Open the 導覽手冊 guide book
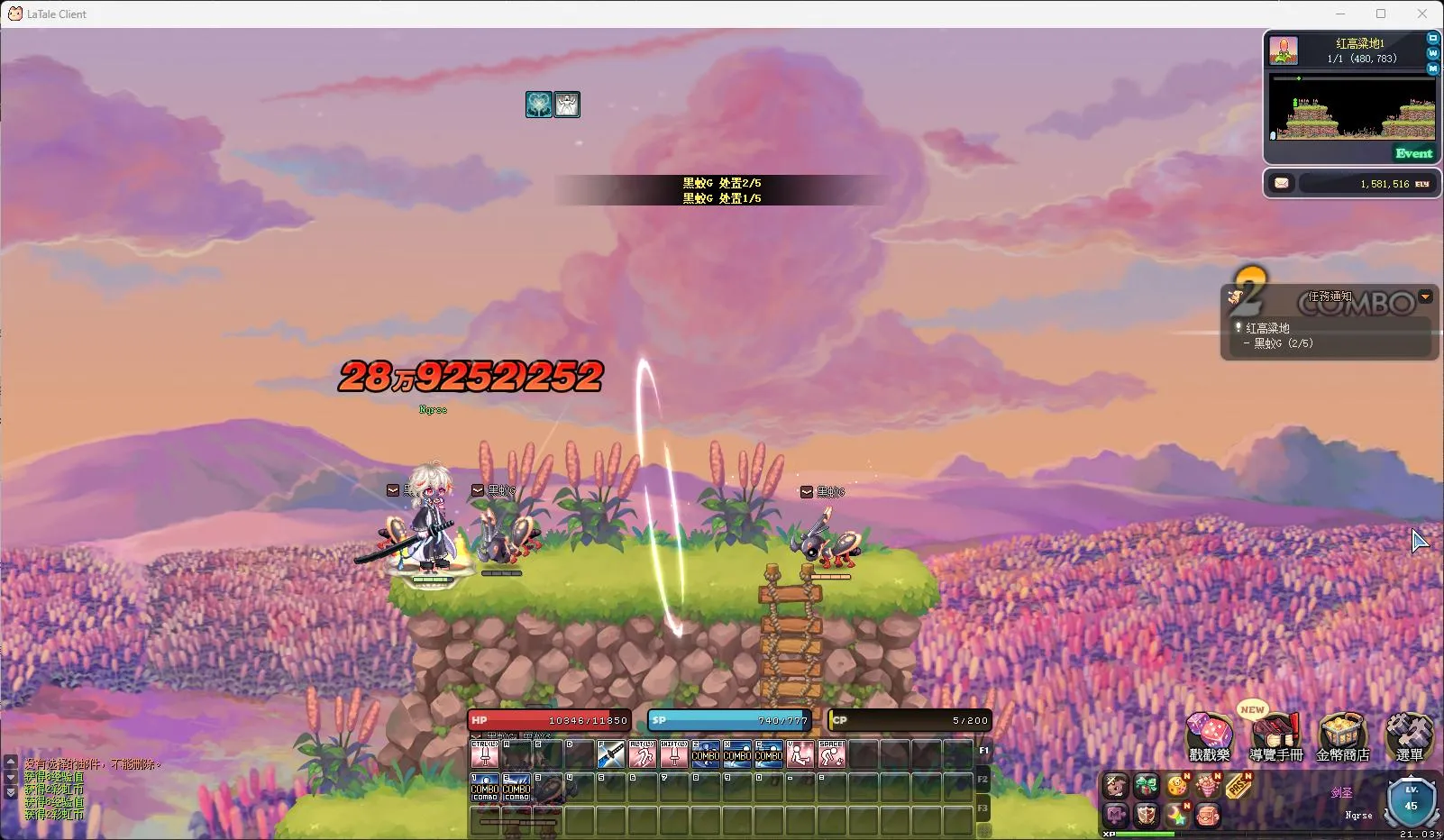The image size is (1444, 840). (1275, 735)
